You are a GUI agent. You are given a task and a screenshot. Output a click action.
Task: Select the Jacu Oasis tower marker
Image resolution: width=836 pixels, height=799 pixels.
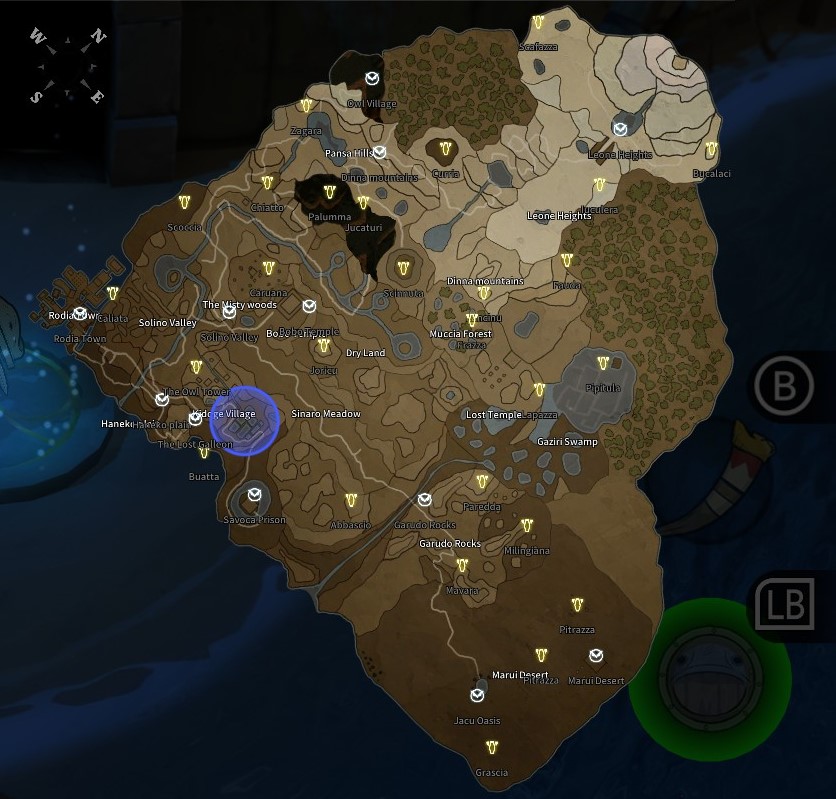tap(477, 695)
